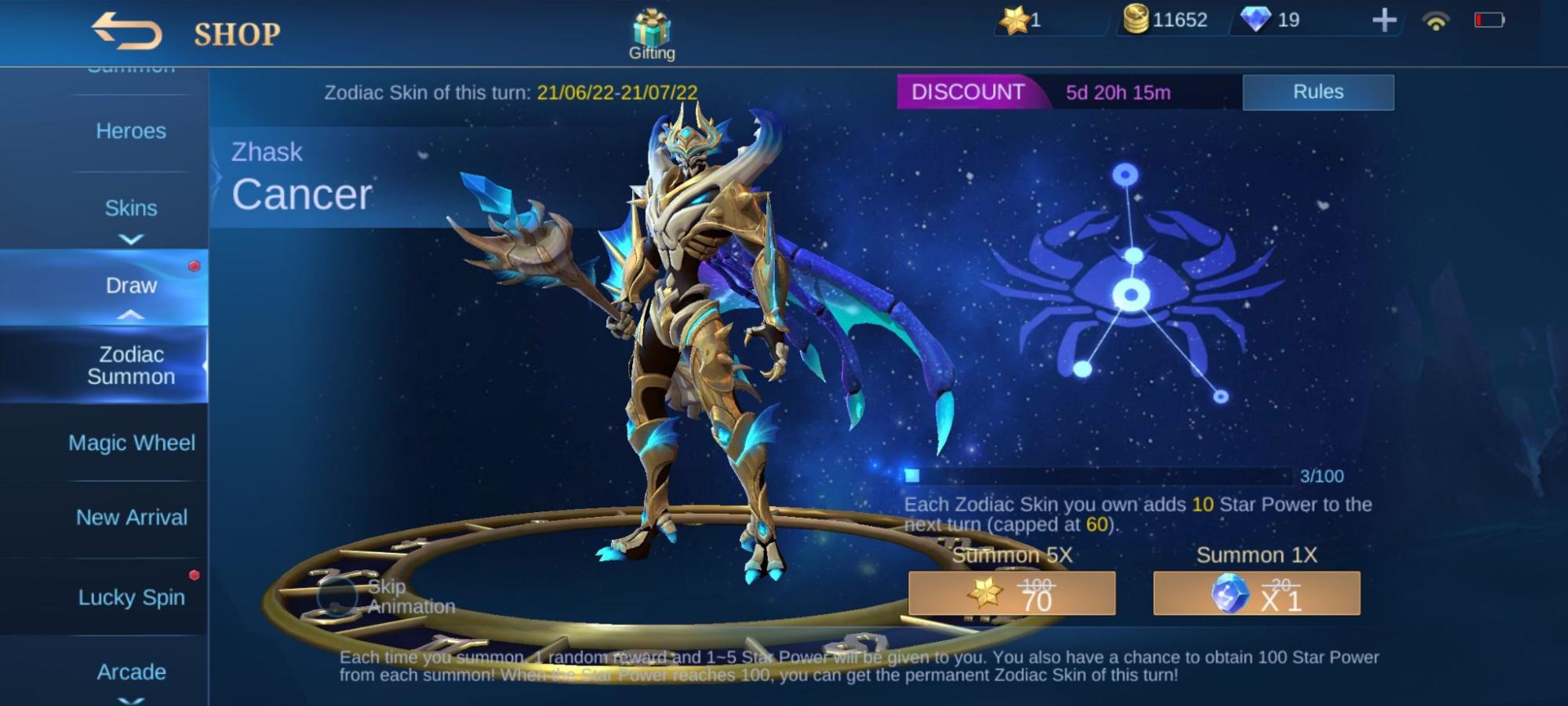Viewport: 1568px width, 706px height.
Task: Toggle the Skip Animation checkbox
Action: 337,596
